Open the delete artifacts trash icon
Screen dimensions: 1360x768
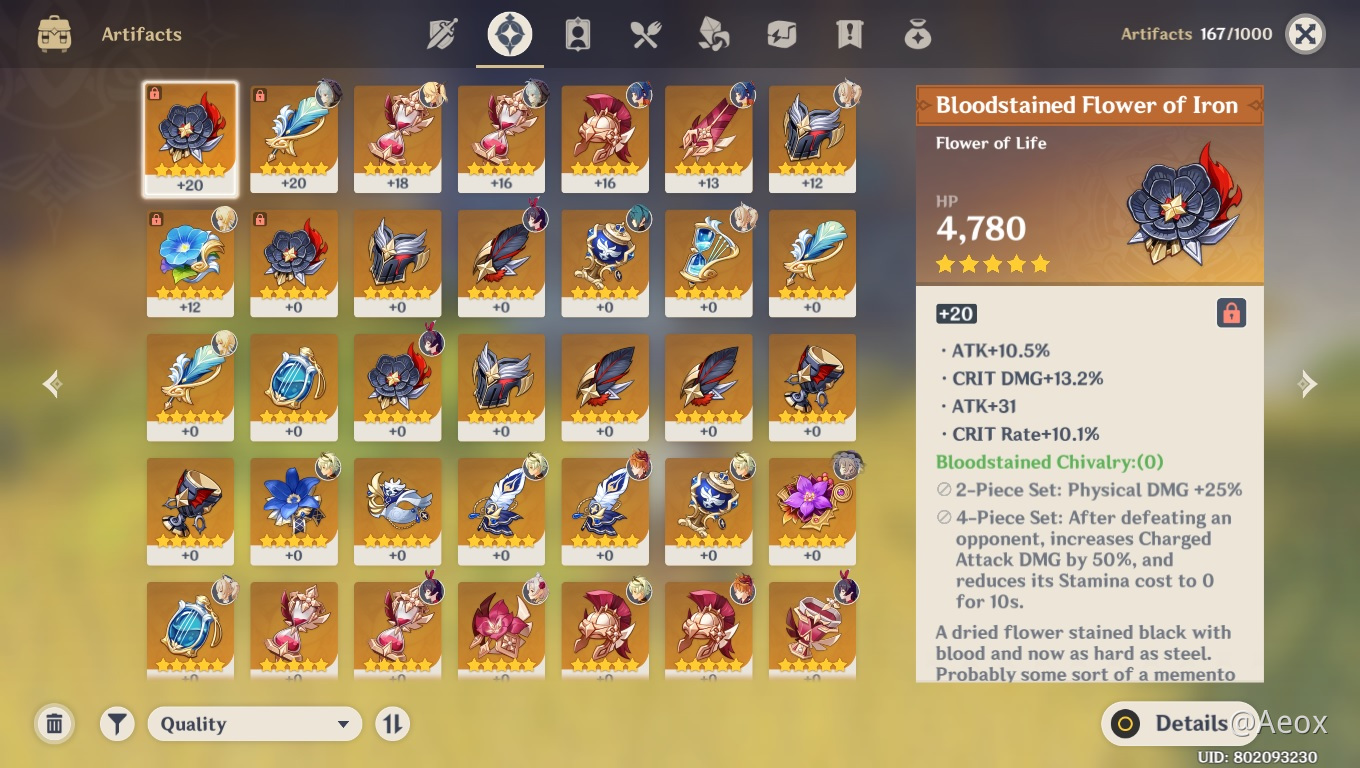[x=54, y=723]
